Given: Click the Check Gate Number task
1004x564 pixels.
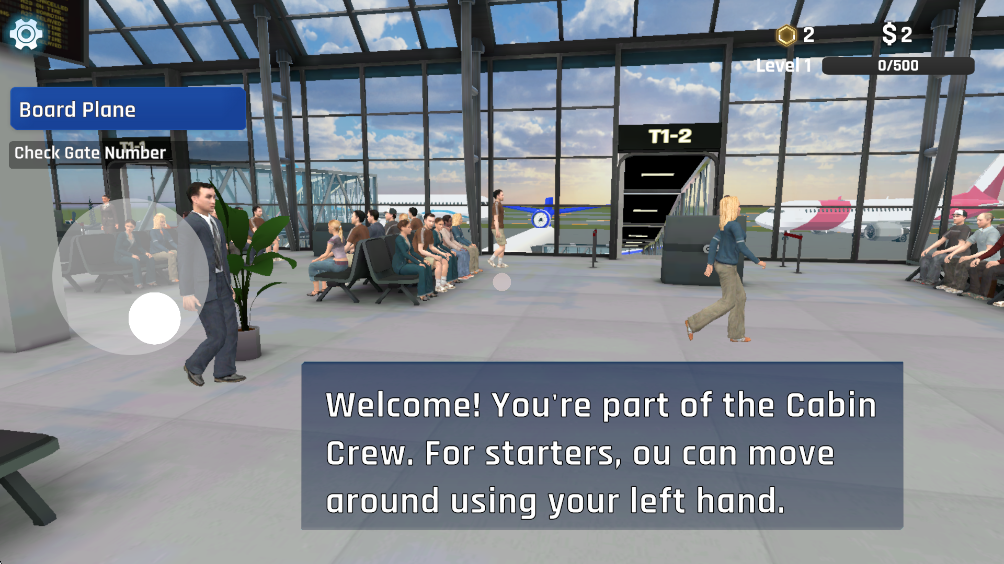Looking at the screenshot, I should click(x=90, y=153).
